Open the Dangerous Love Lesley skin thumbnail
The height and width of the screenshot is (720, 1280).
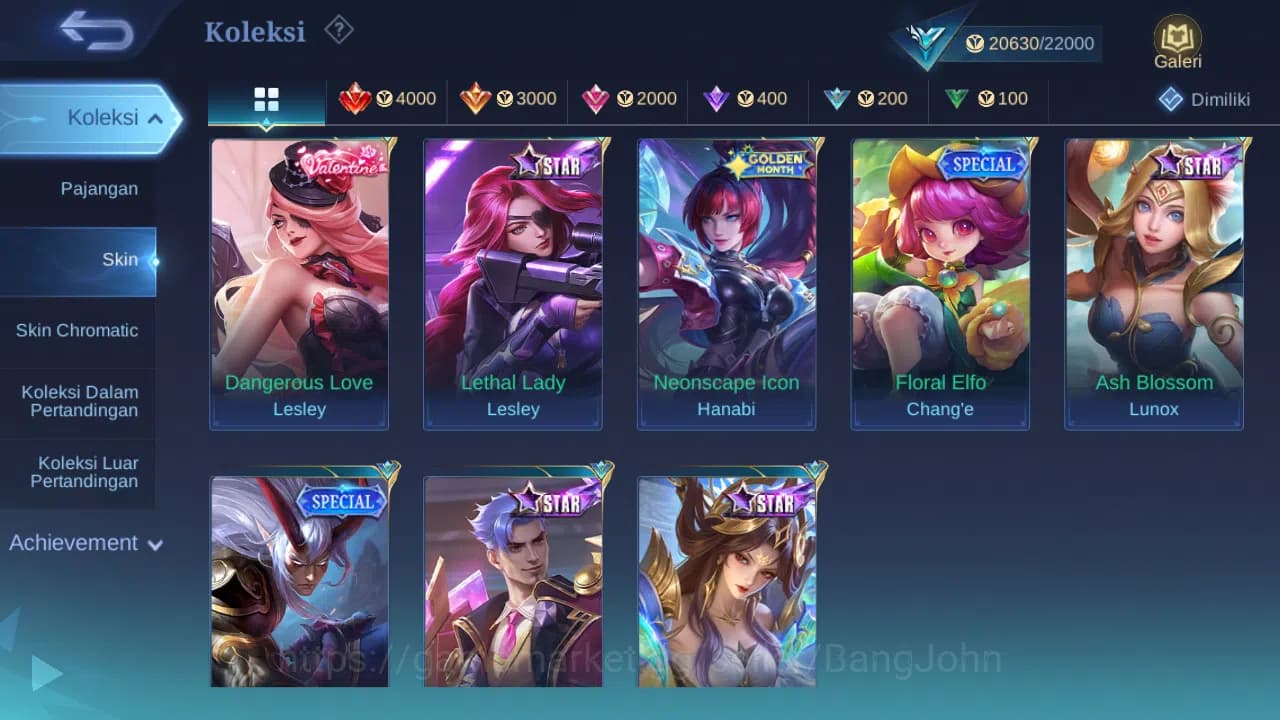(299, 285)
